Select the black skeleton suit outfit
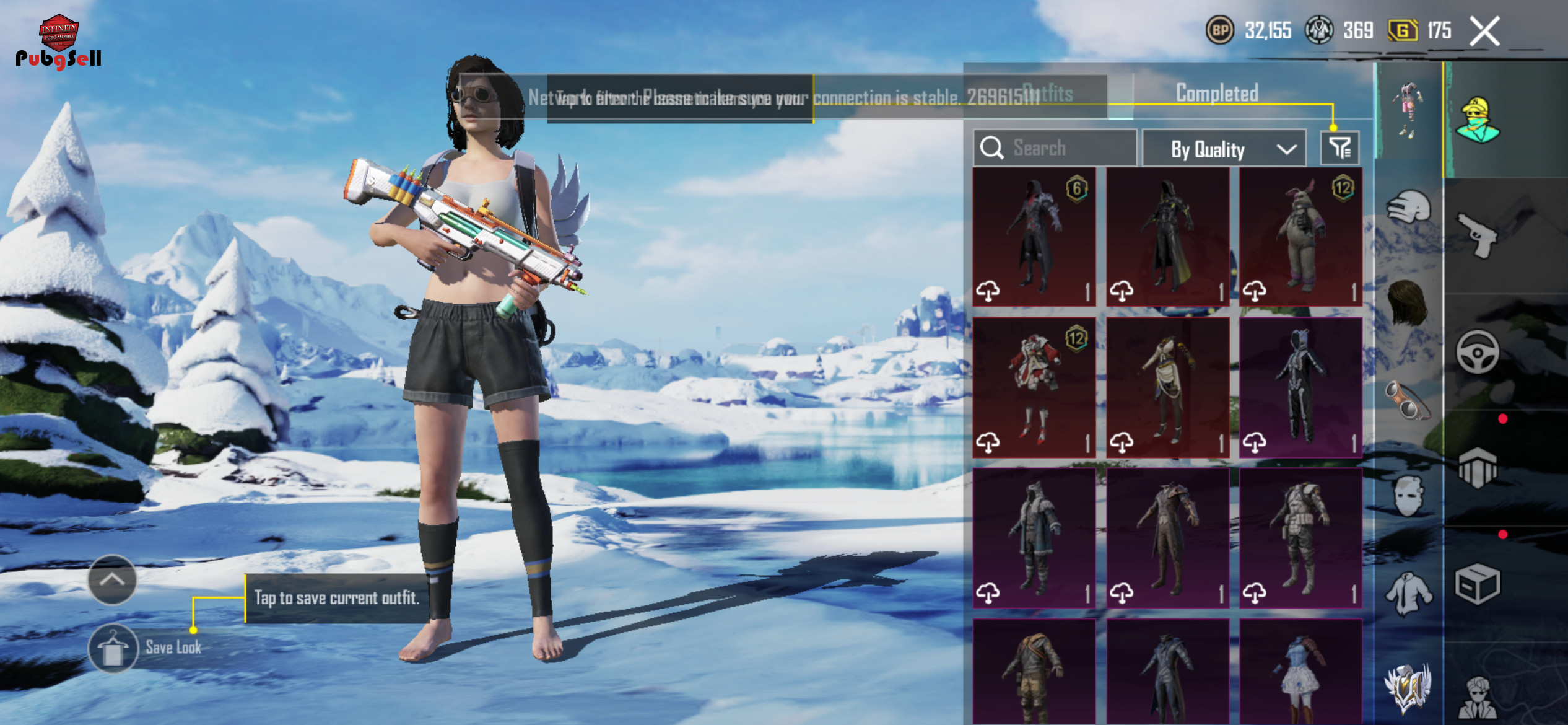The height and width of the screenshot is (725, 1568). tap(1300, 388)
